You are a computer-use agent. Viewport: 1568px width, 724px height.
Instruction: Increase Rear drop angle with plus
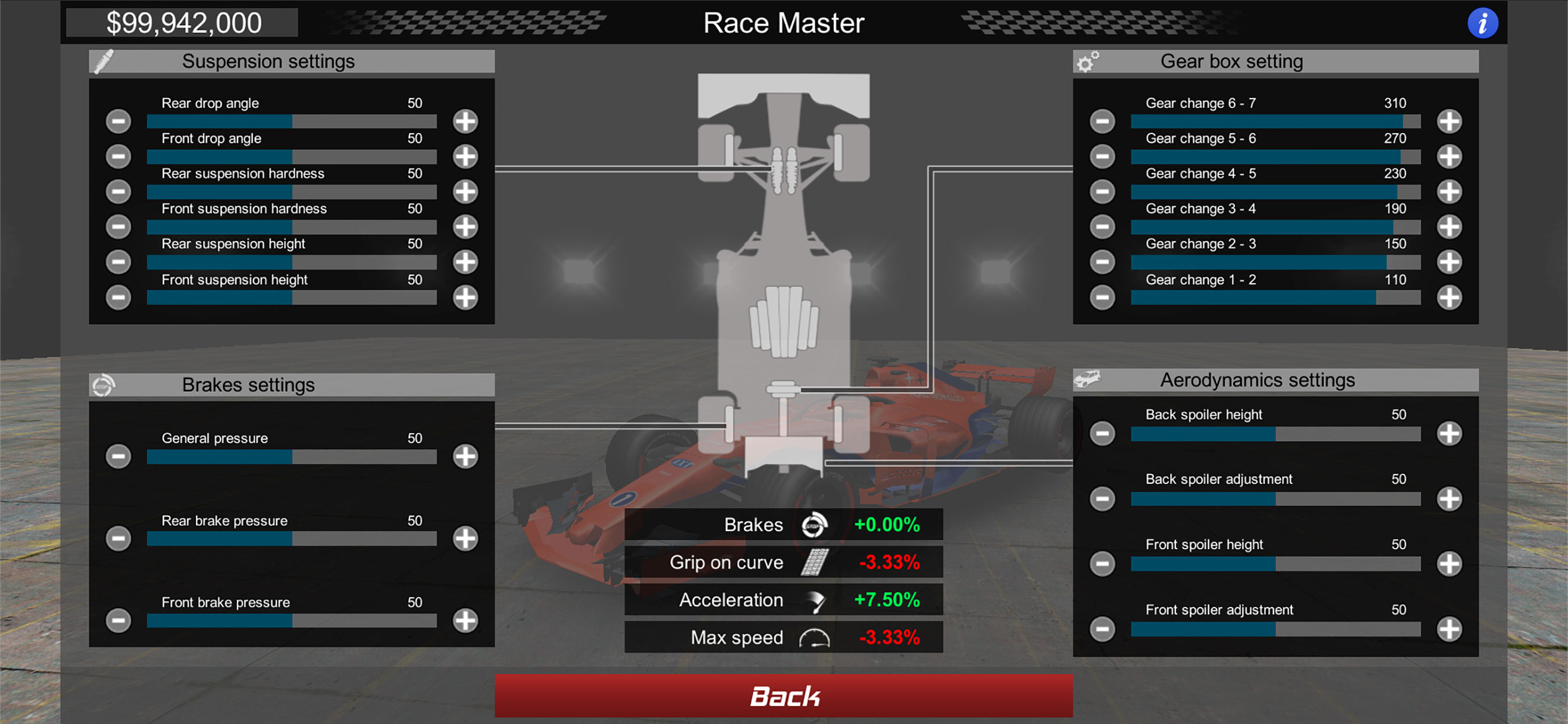pos(465,121)
